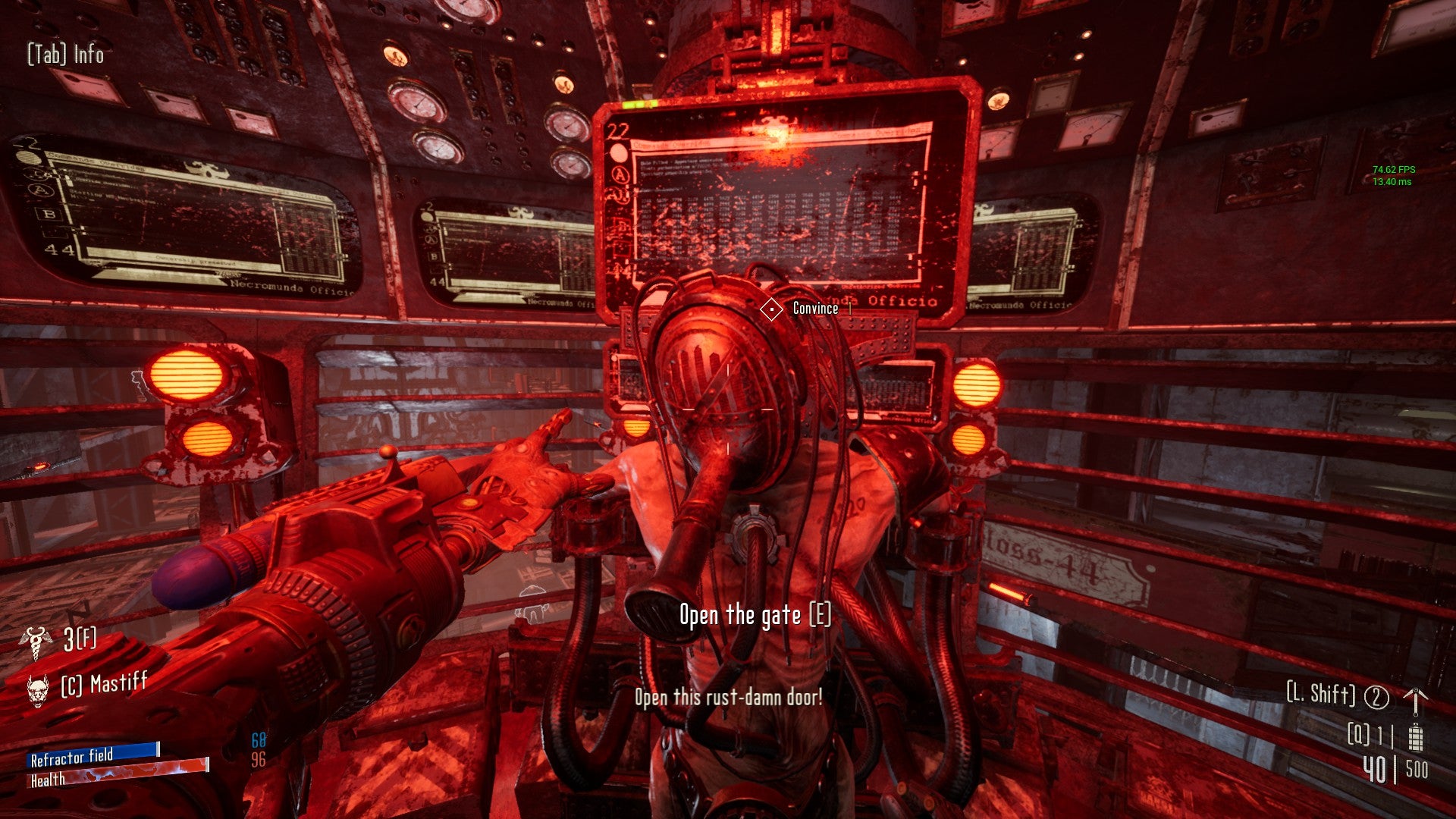Screen dimensions: 1456x819
Task: Click the blue Refractor field bar
Action: point(91,755)
